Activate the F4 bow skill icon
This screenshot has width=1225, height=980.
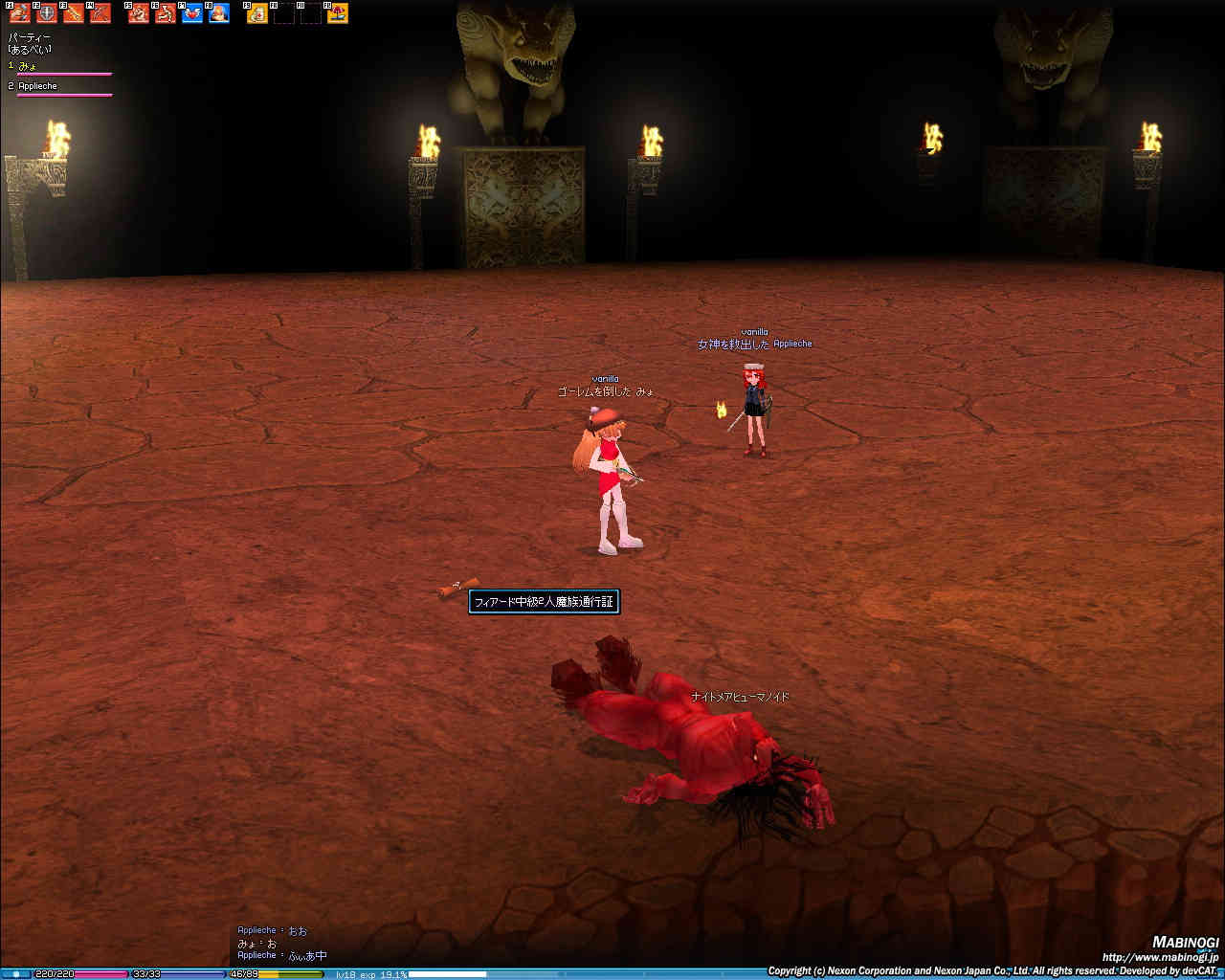[x=100, y=13]
